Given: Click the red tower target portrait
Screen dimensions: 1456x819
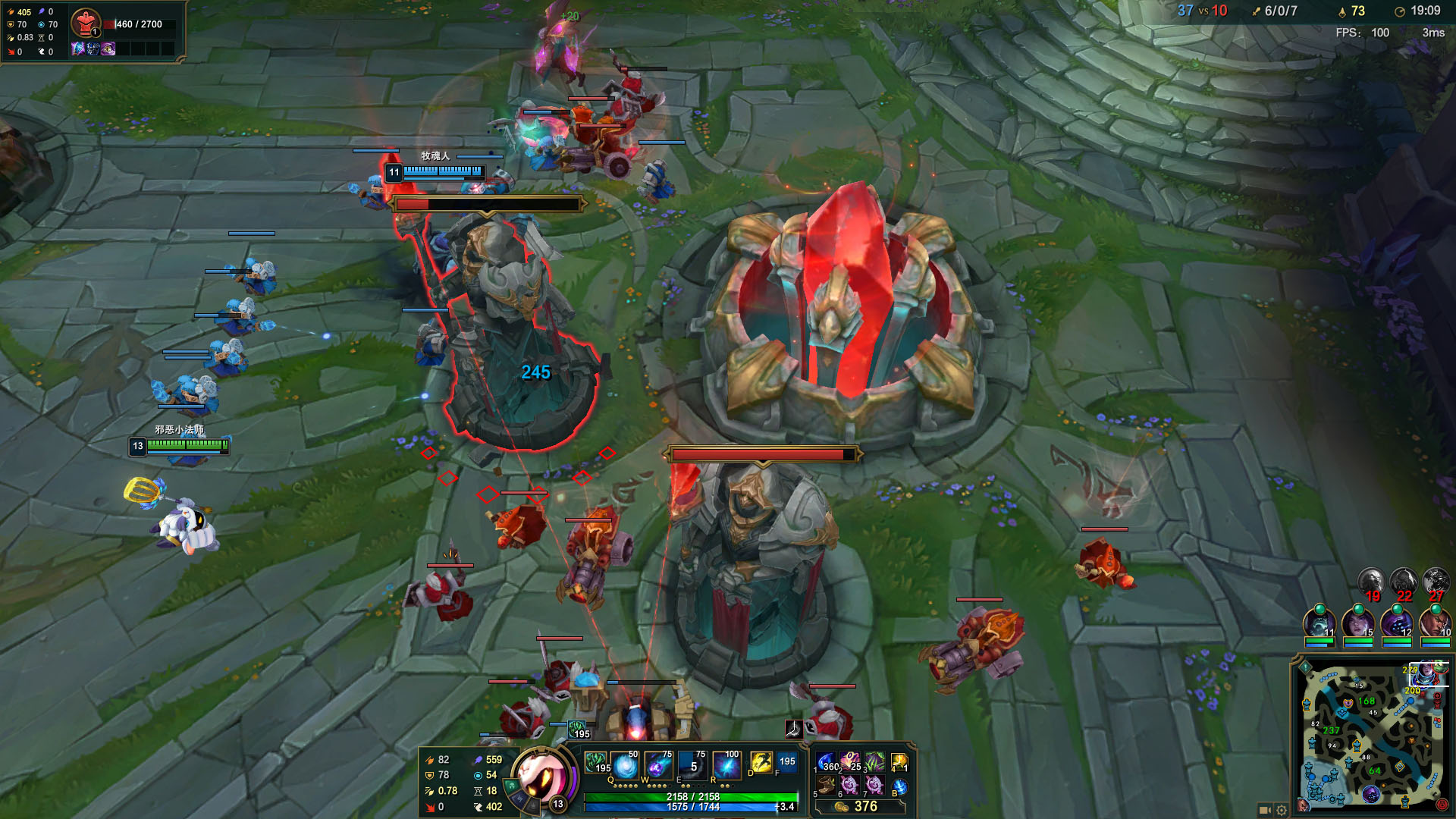Looking at the screenshot, I should (x=86, y=24).
